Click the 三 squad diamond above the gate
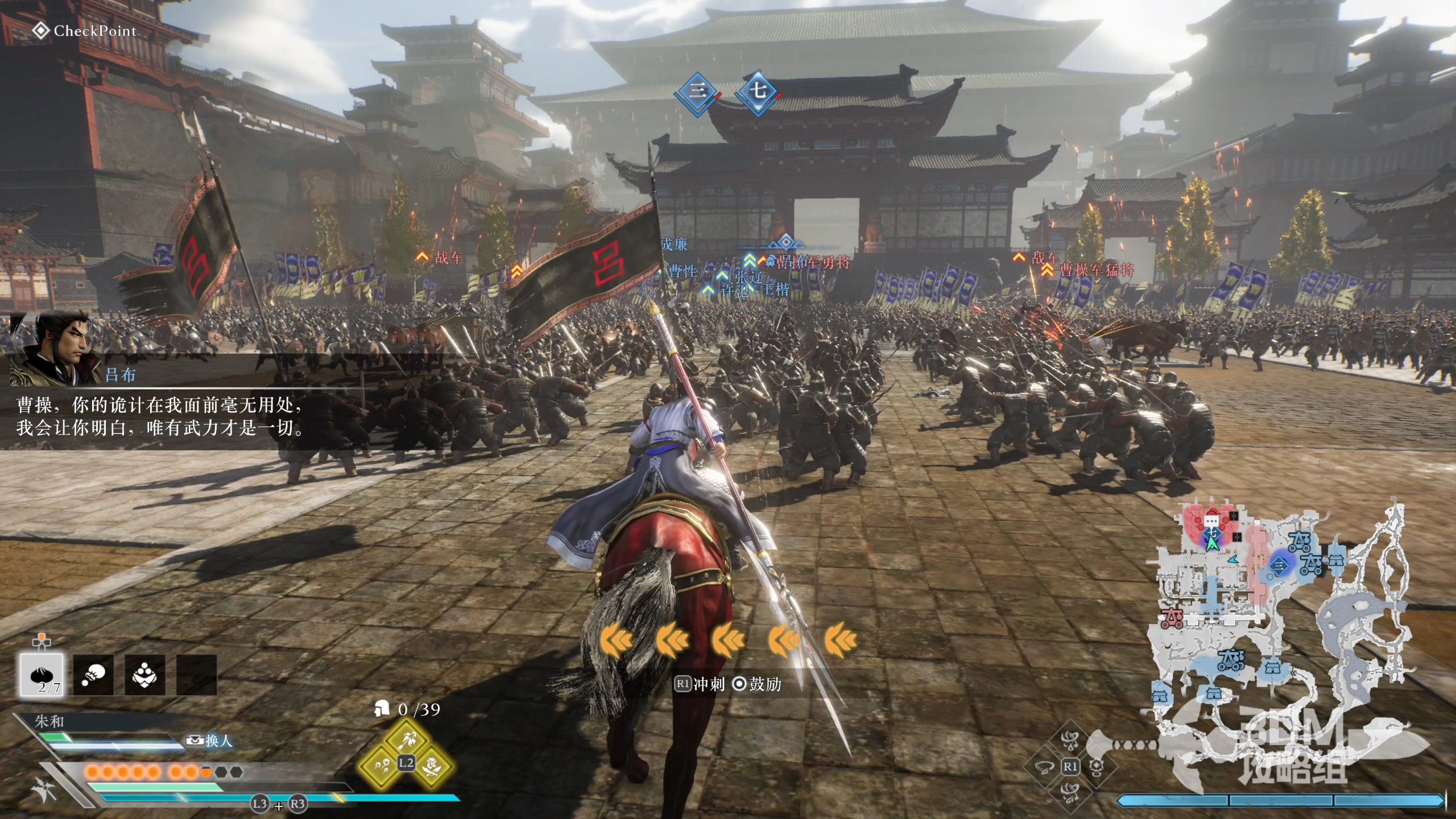This screenshot has height=819, width=1456. [x=697, y=91]
